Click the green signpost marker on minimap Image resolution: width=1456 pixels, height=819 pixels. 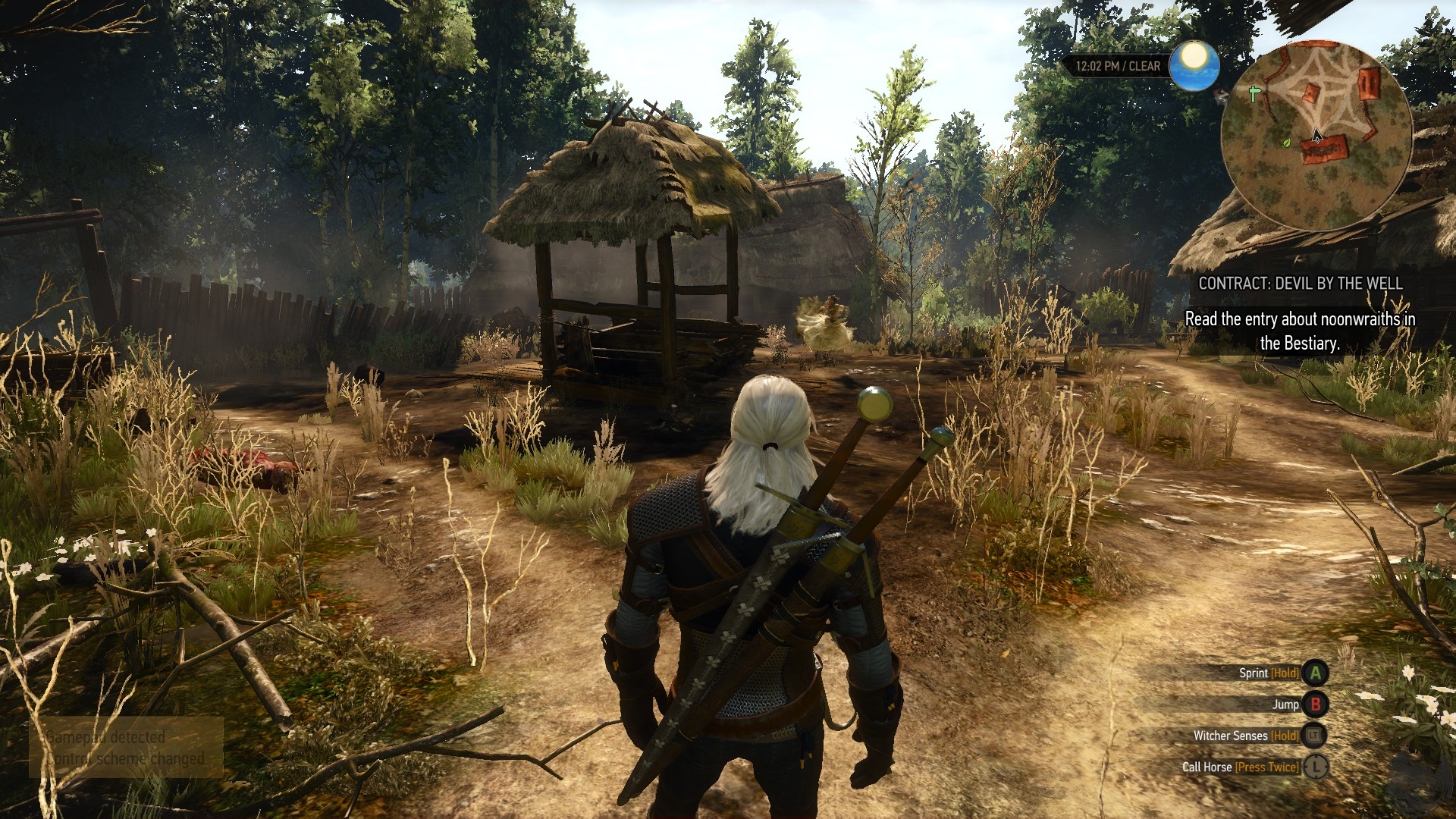coord(1254,94)
